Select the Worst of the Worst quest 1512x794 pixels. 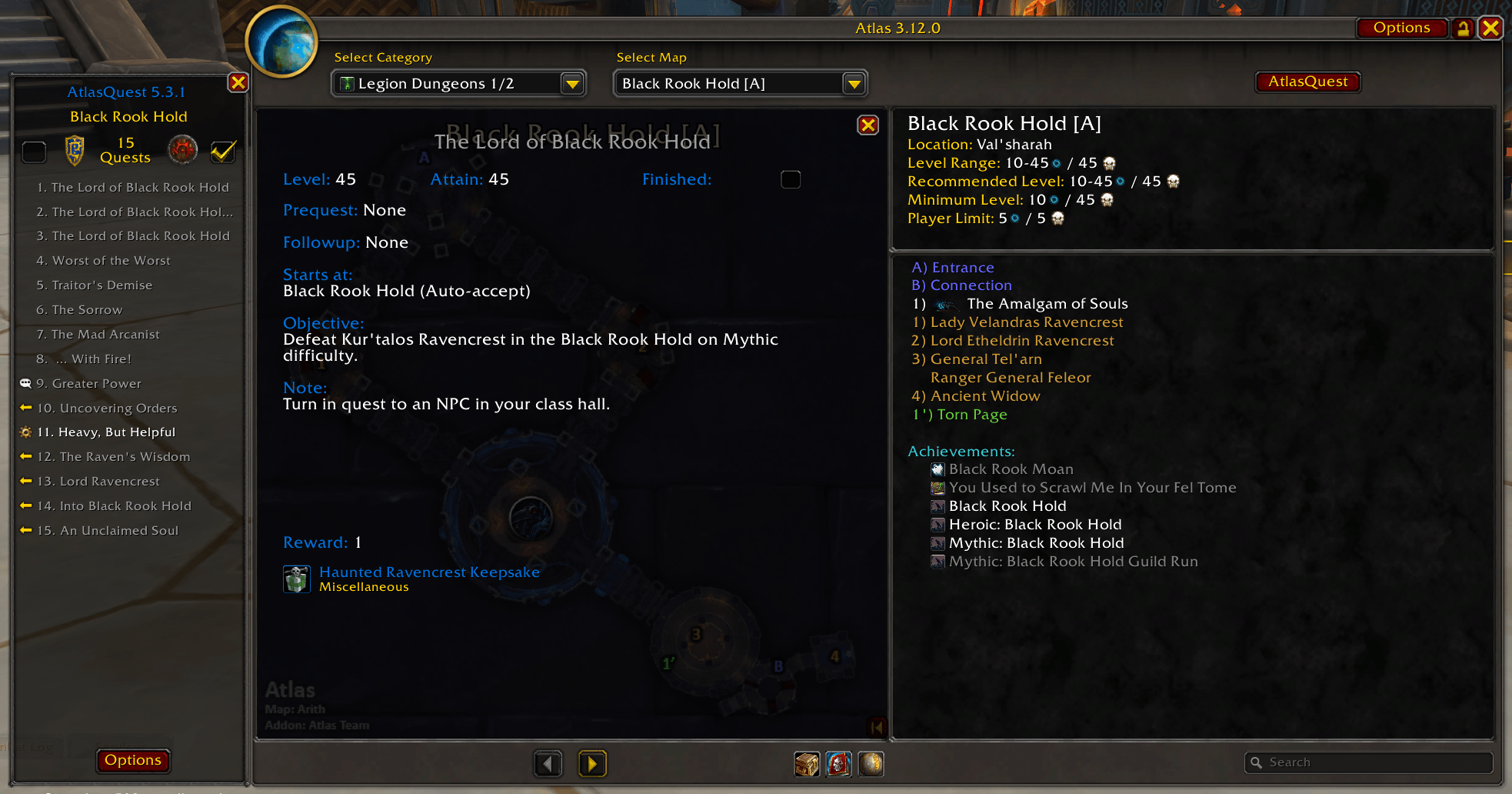click(x=112, y=261)
